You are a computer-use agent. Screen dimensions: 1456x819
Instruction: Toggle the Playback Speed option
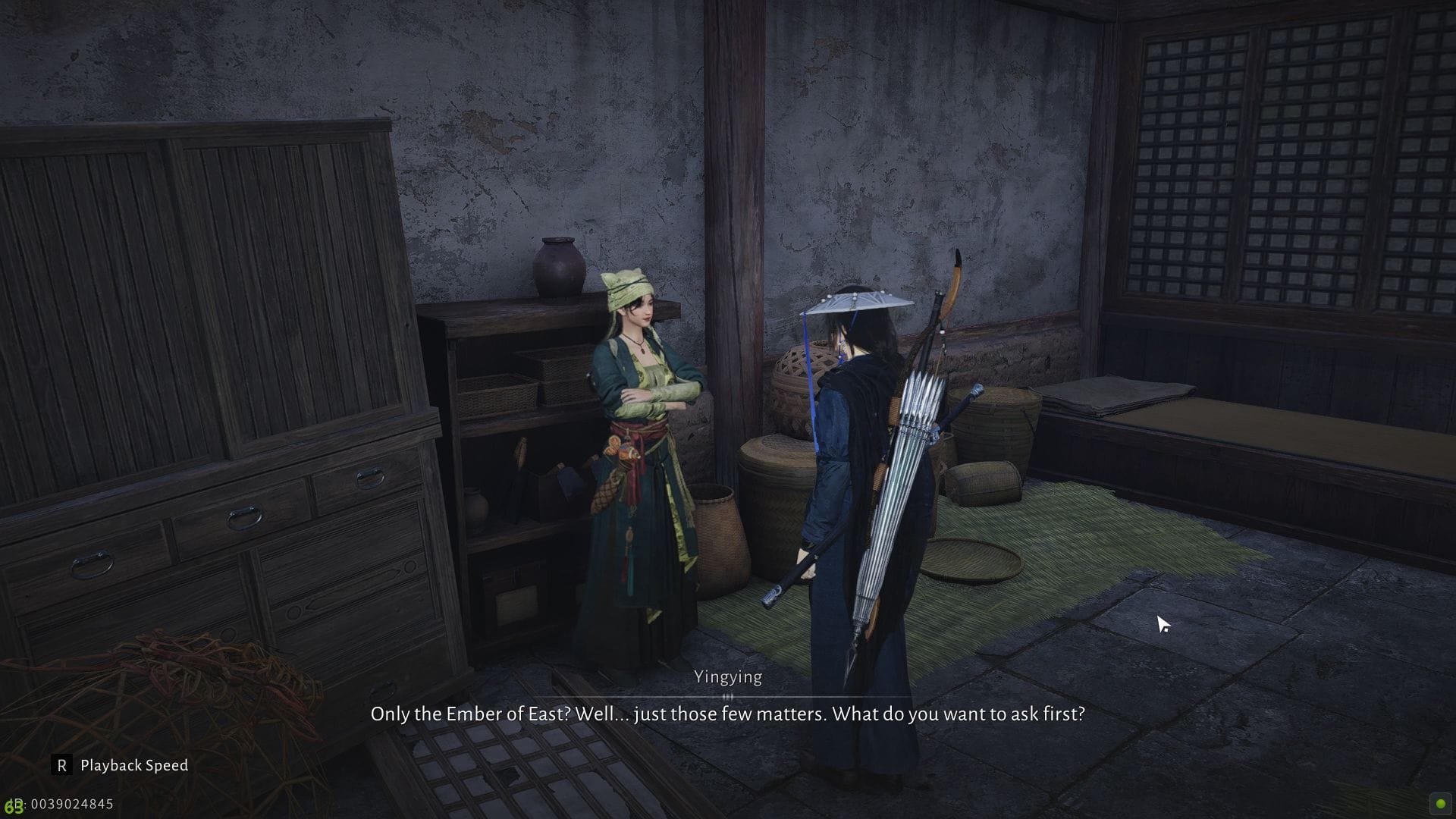click(133, 765)
